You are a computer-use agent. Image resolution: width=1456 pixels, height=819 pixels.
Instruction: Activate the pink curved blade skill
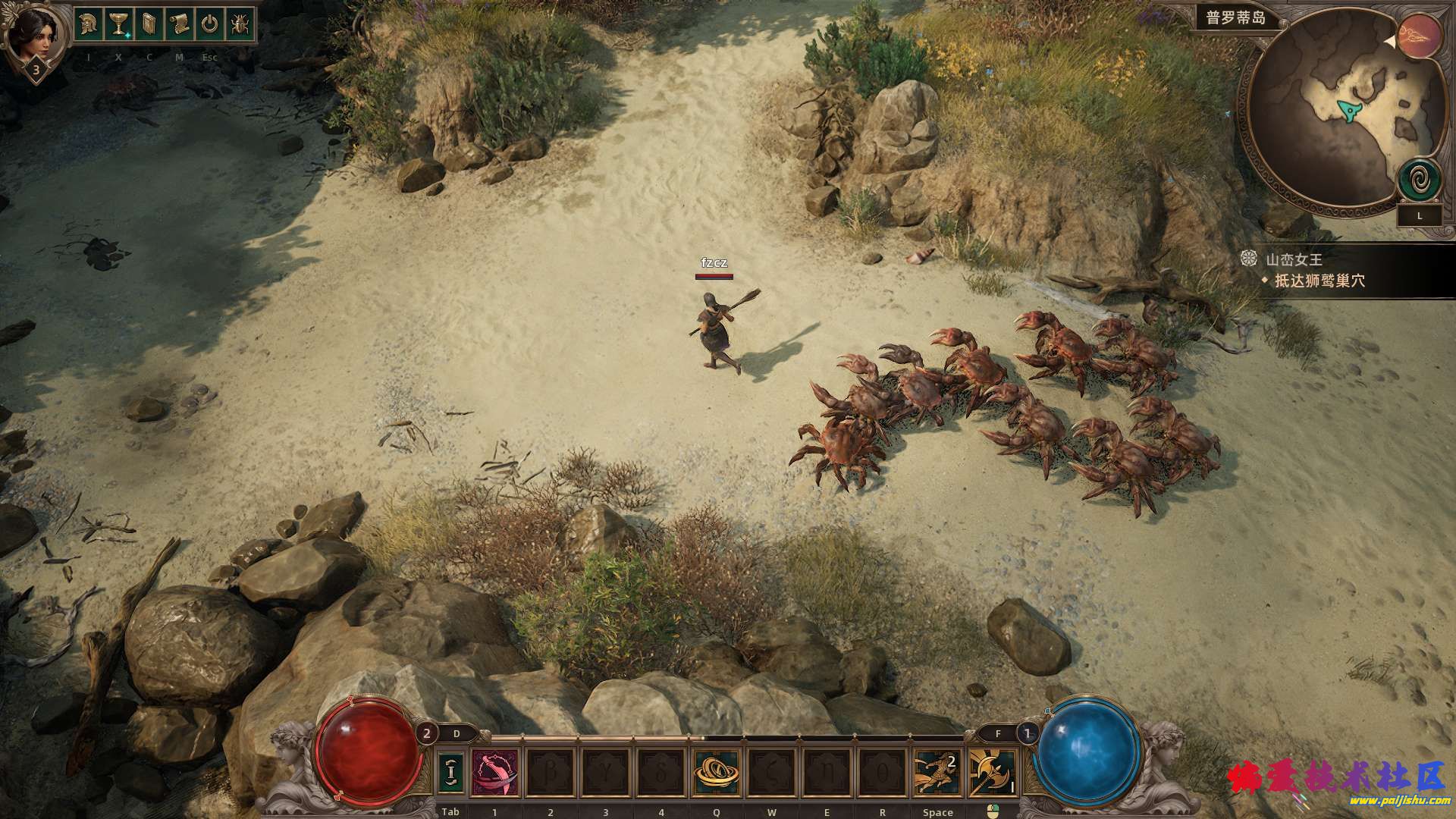(x=495, y=772)
